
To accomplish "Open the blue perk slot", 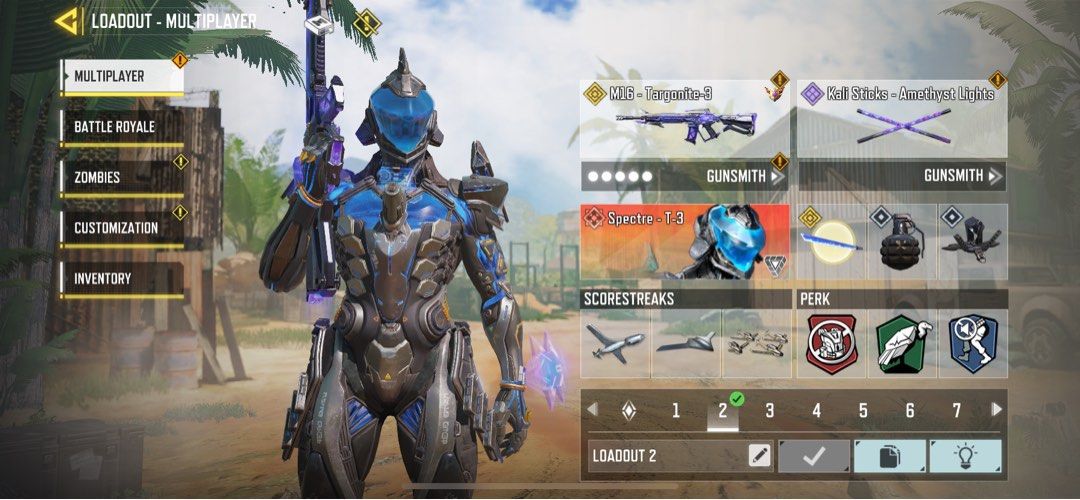I will (972, 344).
